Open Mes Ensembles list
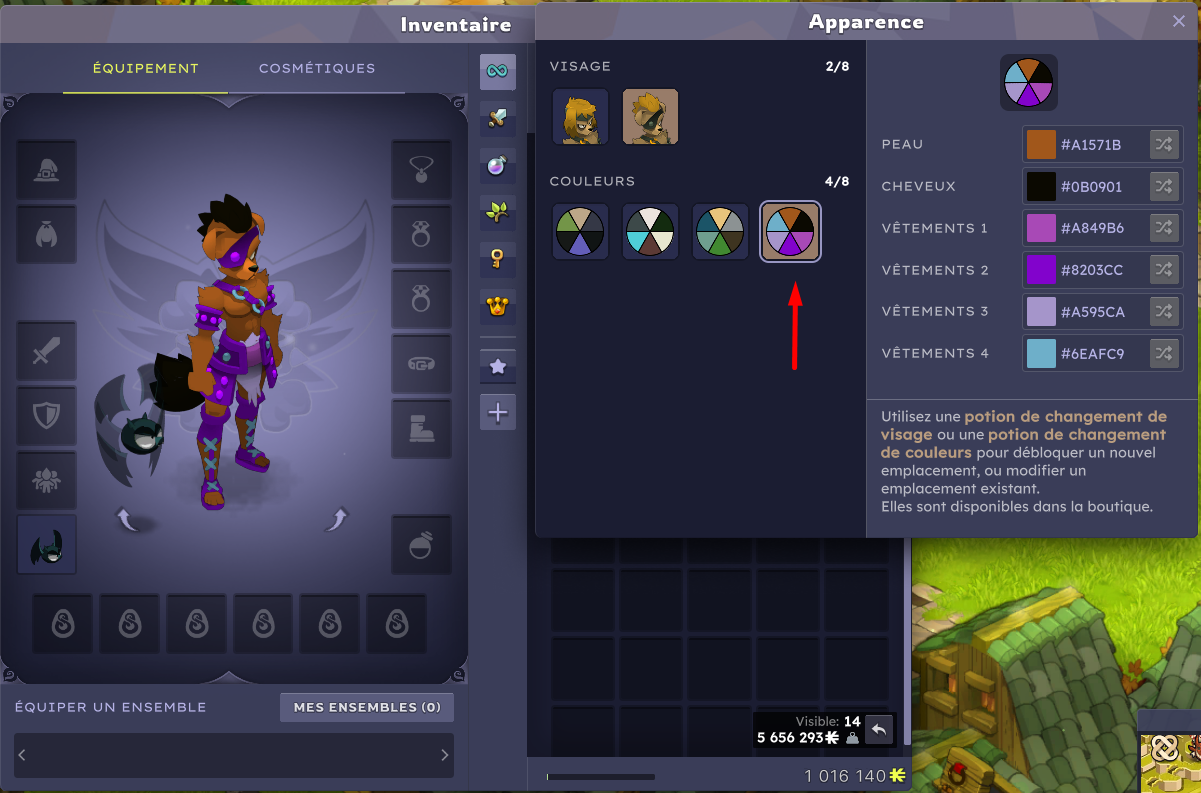The width and height of the screenshot is (1201, 793). click(367, 707)
